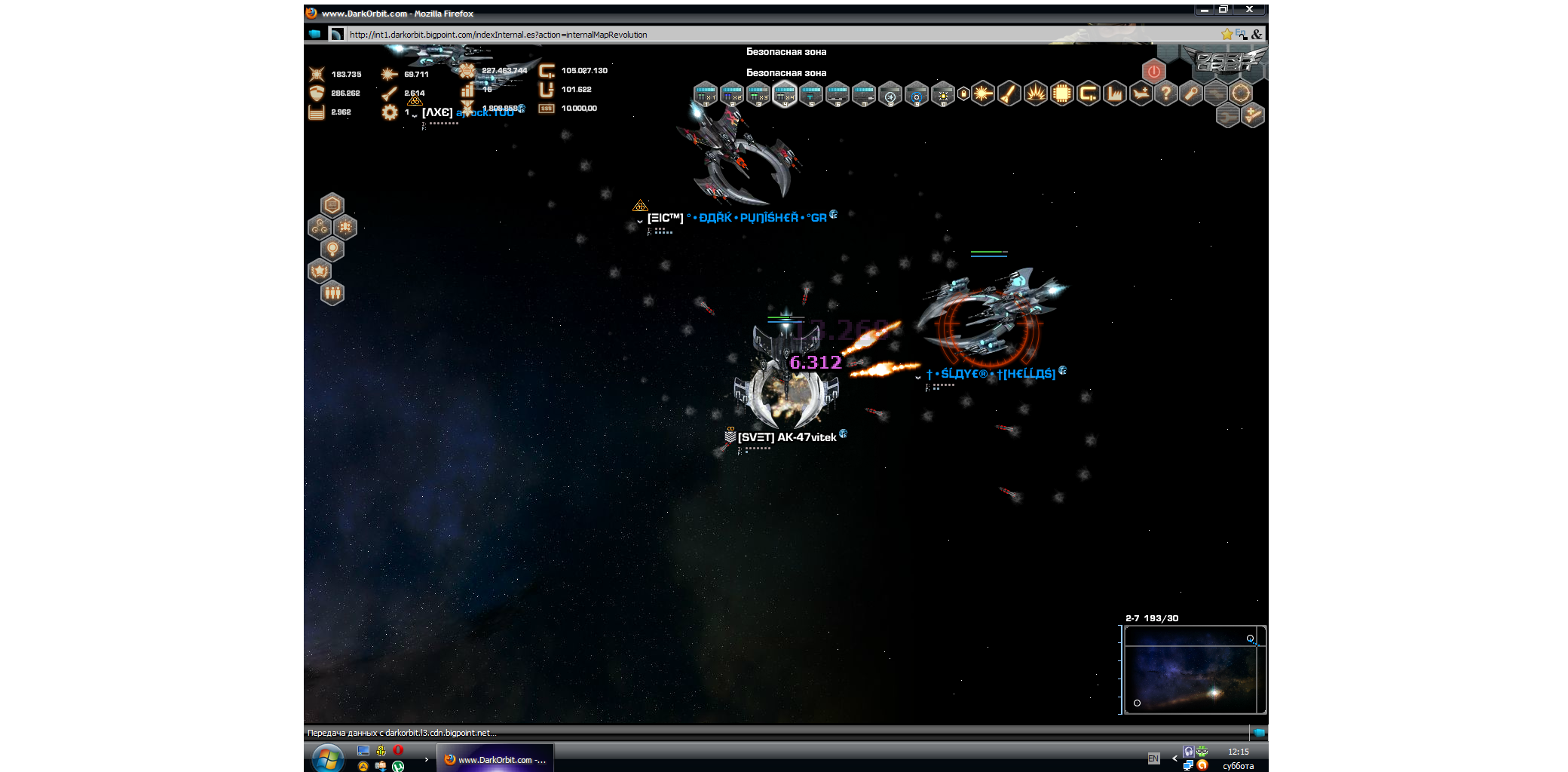Open the CPU chip menu
1568x772 pixels.
point(1062,93)
